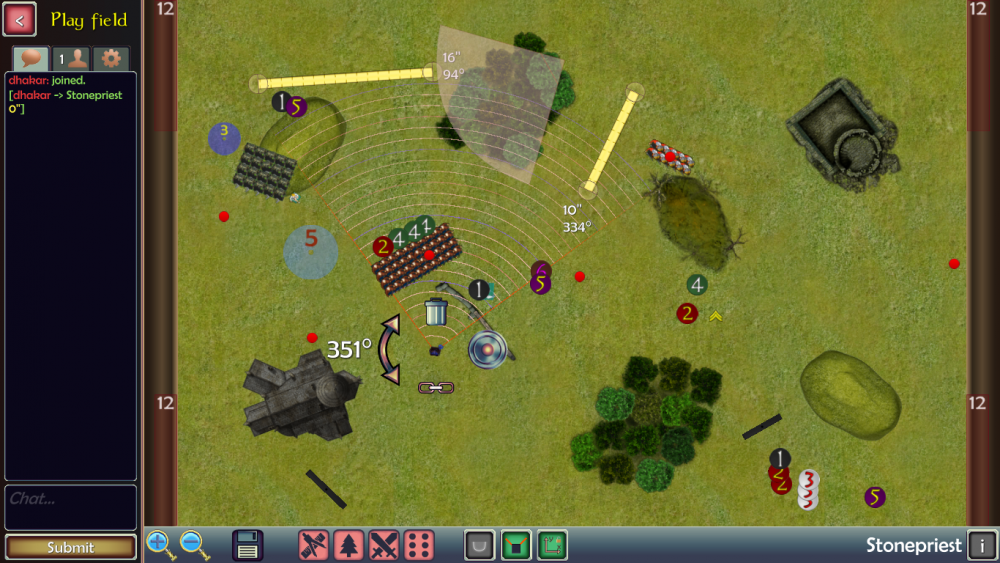Choose the pine tree terrain tool

coord(349,545)
